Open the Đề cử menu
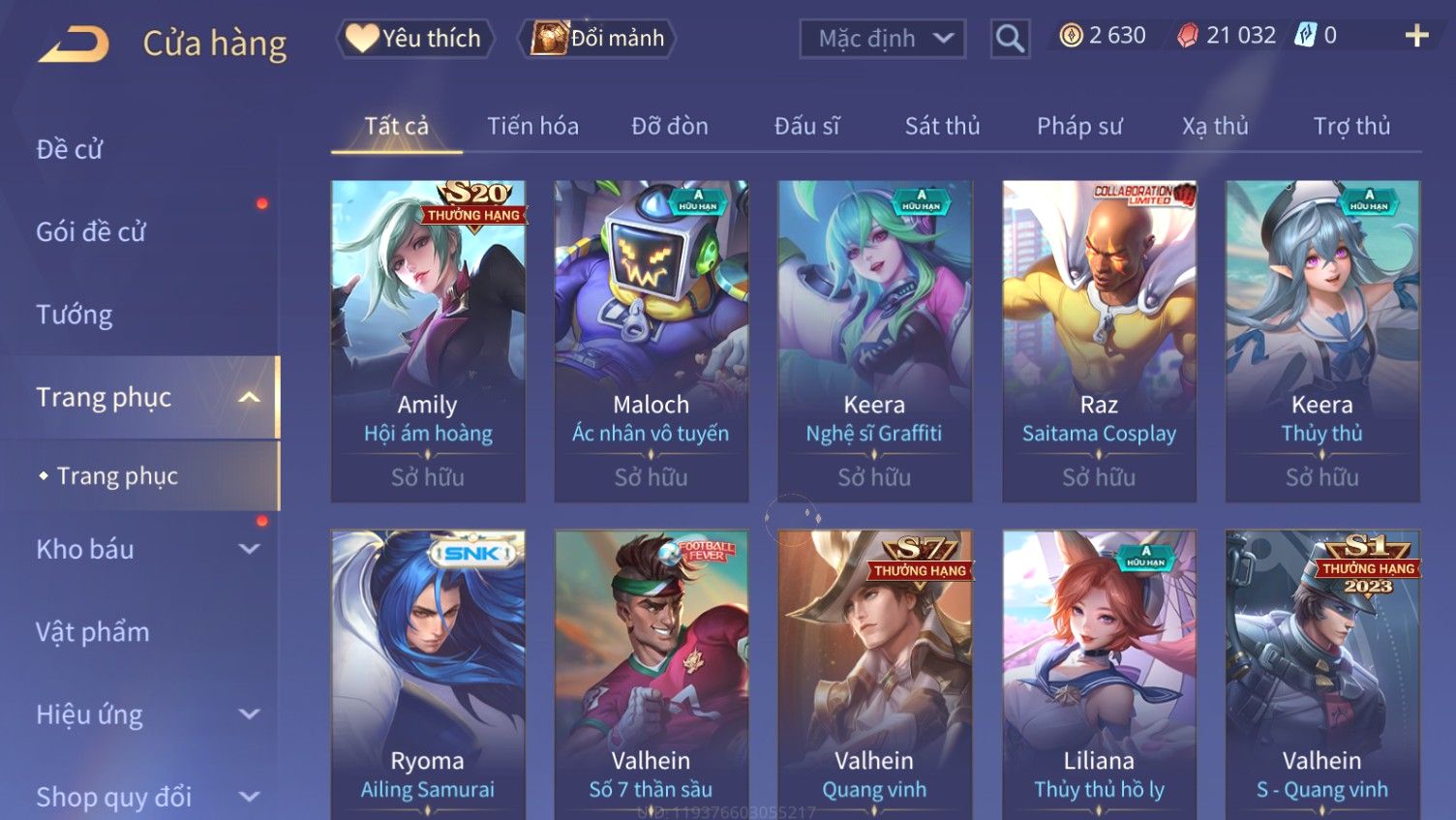 click(70, 149)
